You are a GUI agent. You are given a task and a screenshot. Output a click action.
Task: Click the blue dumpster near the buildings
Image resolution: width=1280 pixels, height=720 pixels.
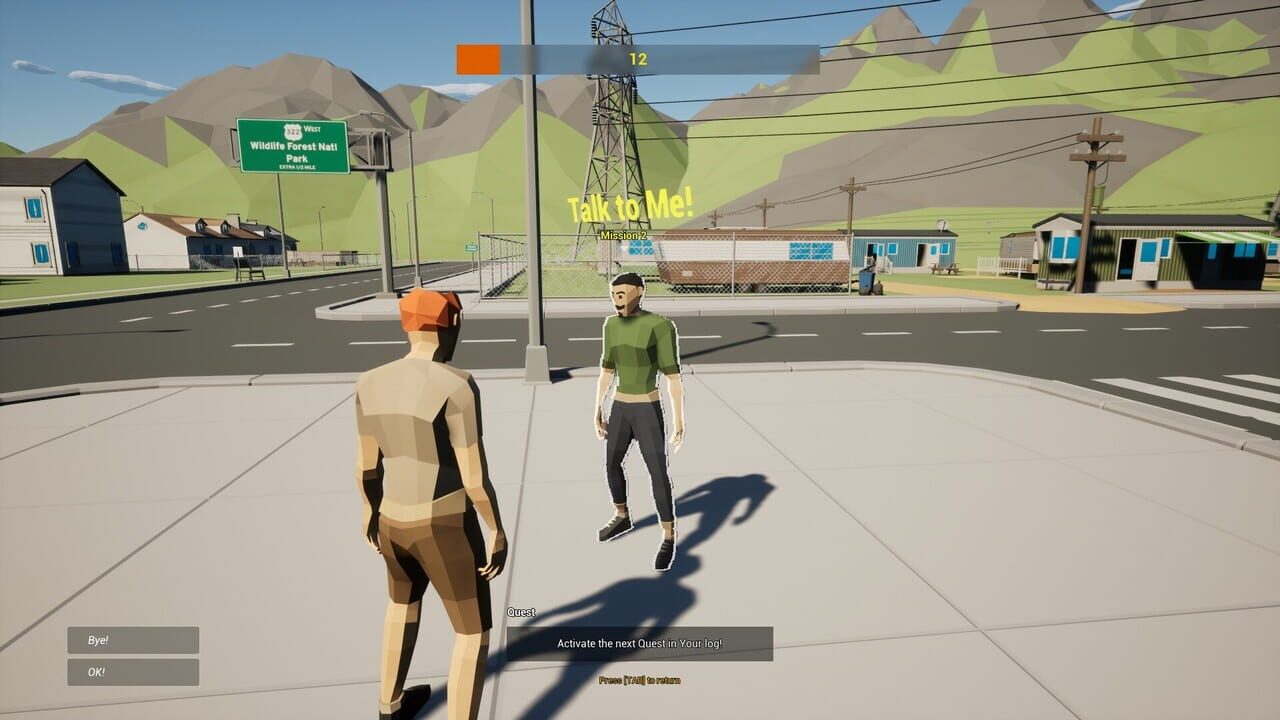tap(866, 284)
